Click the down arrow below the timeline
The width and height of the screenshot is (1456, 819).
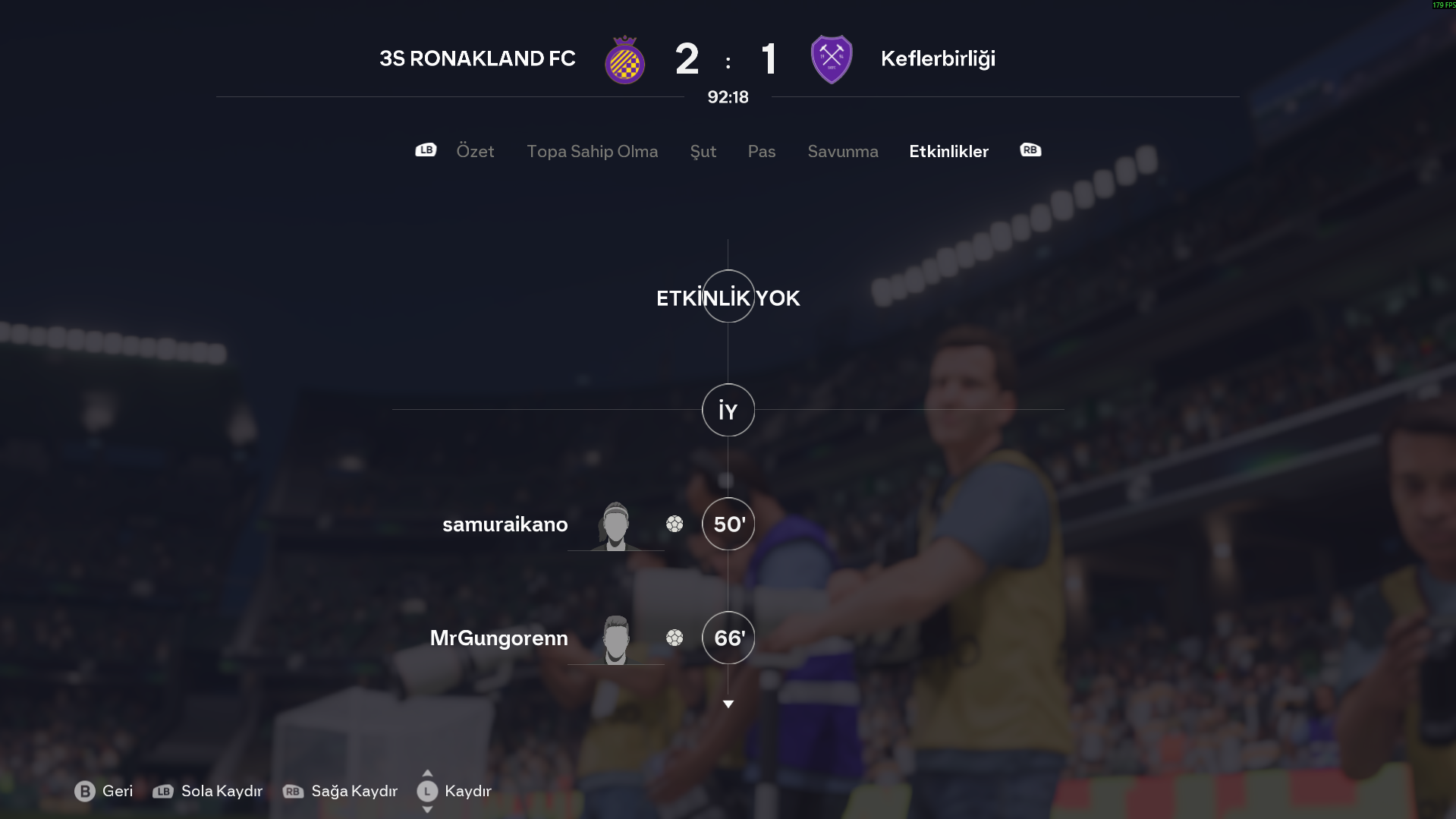tap(728, 704)
